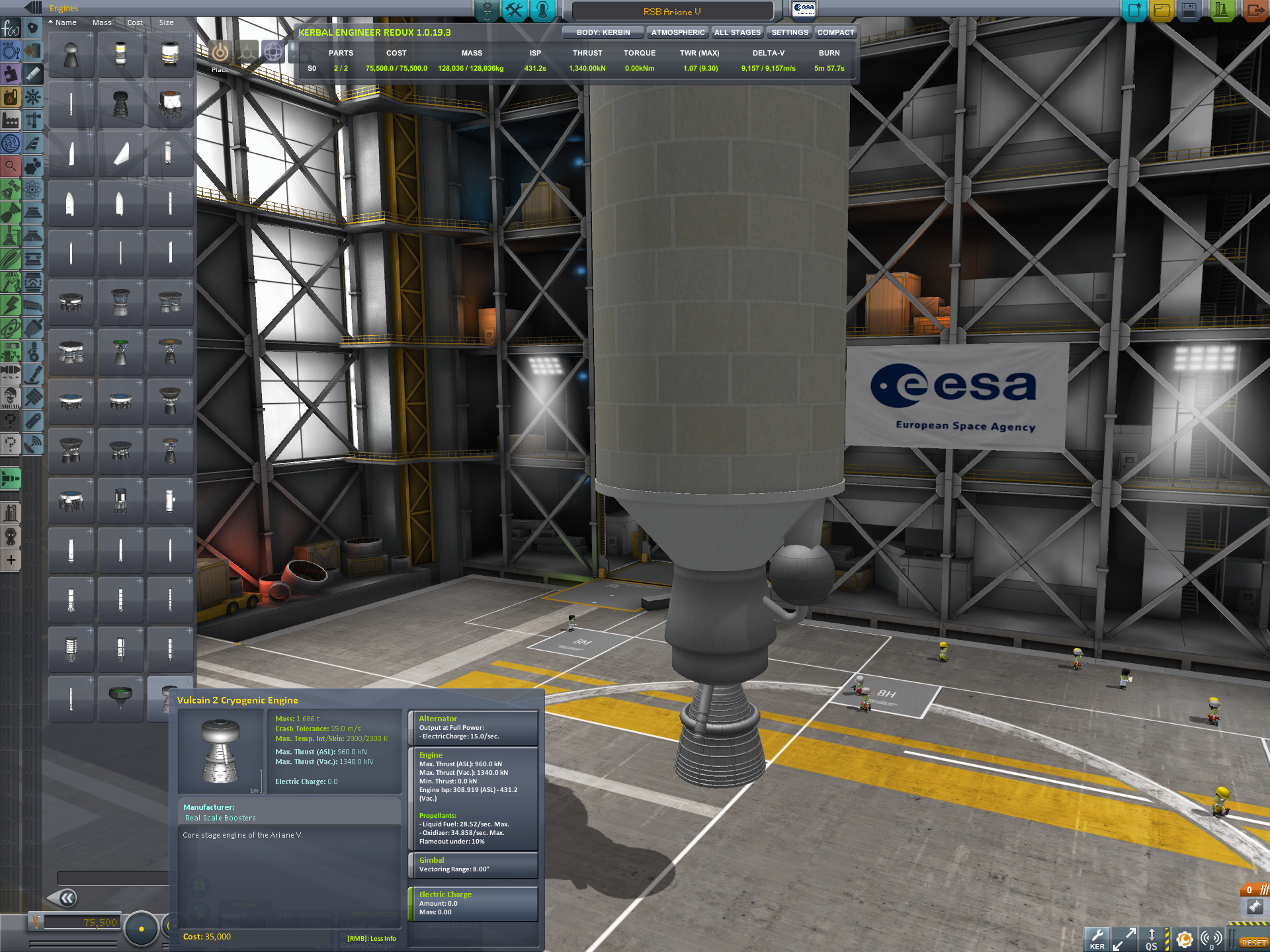
Task: Change the Body: Kerbin selection
Action: point(603,32)
